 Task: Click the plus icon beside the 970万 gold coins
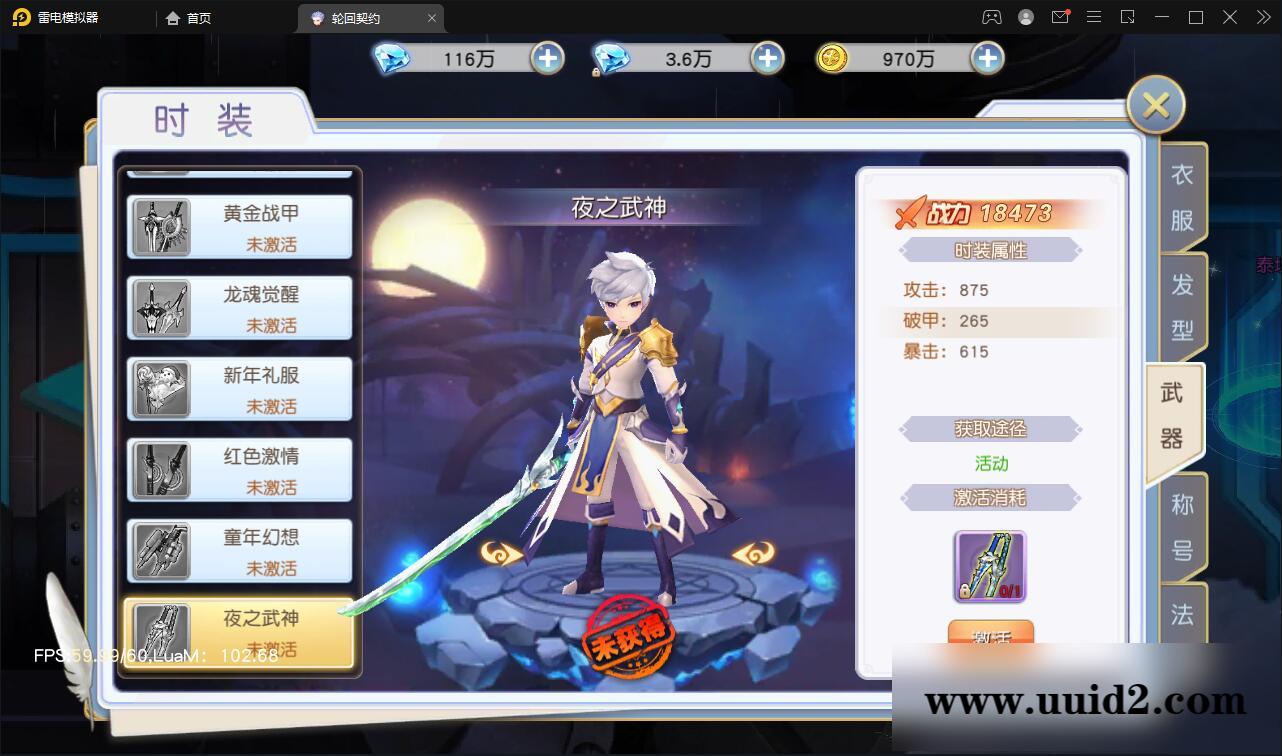click(987, 59)
